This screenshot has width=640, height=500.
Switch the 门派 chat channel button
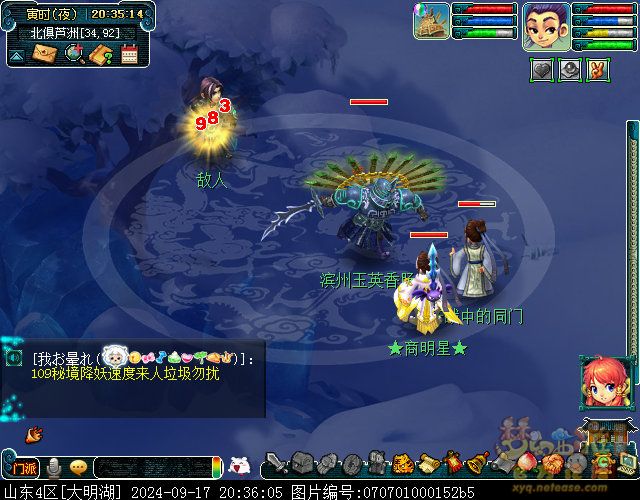(22, 466)
